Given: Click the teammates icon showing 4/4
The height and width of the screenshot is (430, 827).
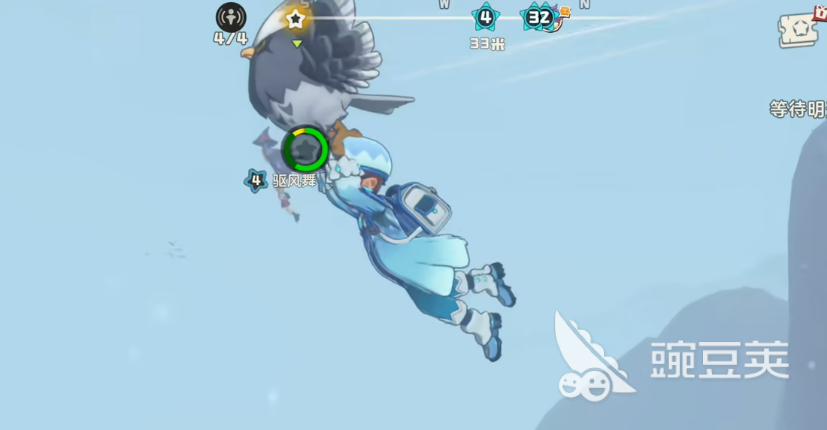Looking at the screenshot, I should 231,17.
